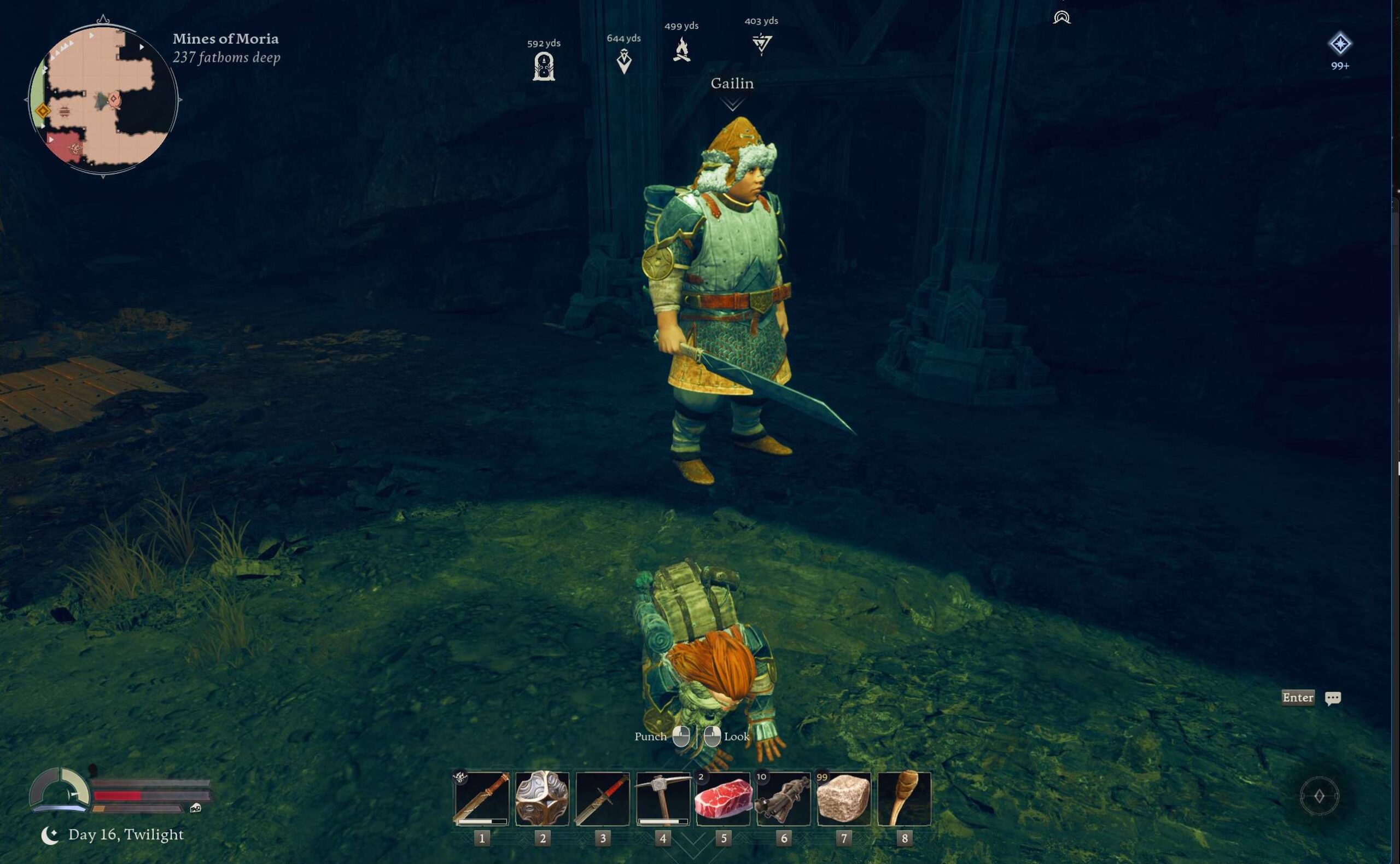Click the compass diamond icon in the corner
Viewport: 1400px width, 864px height.
coord(1319,796)
